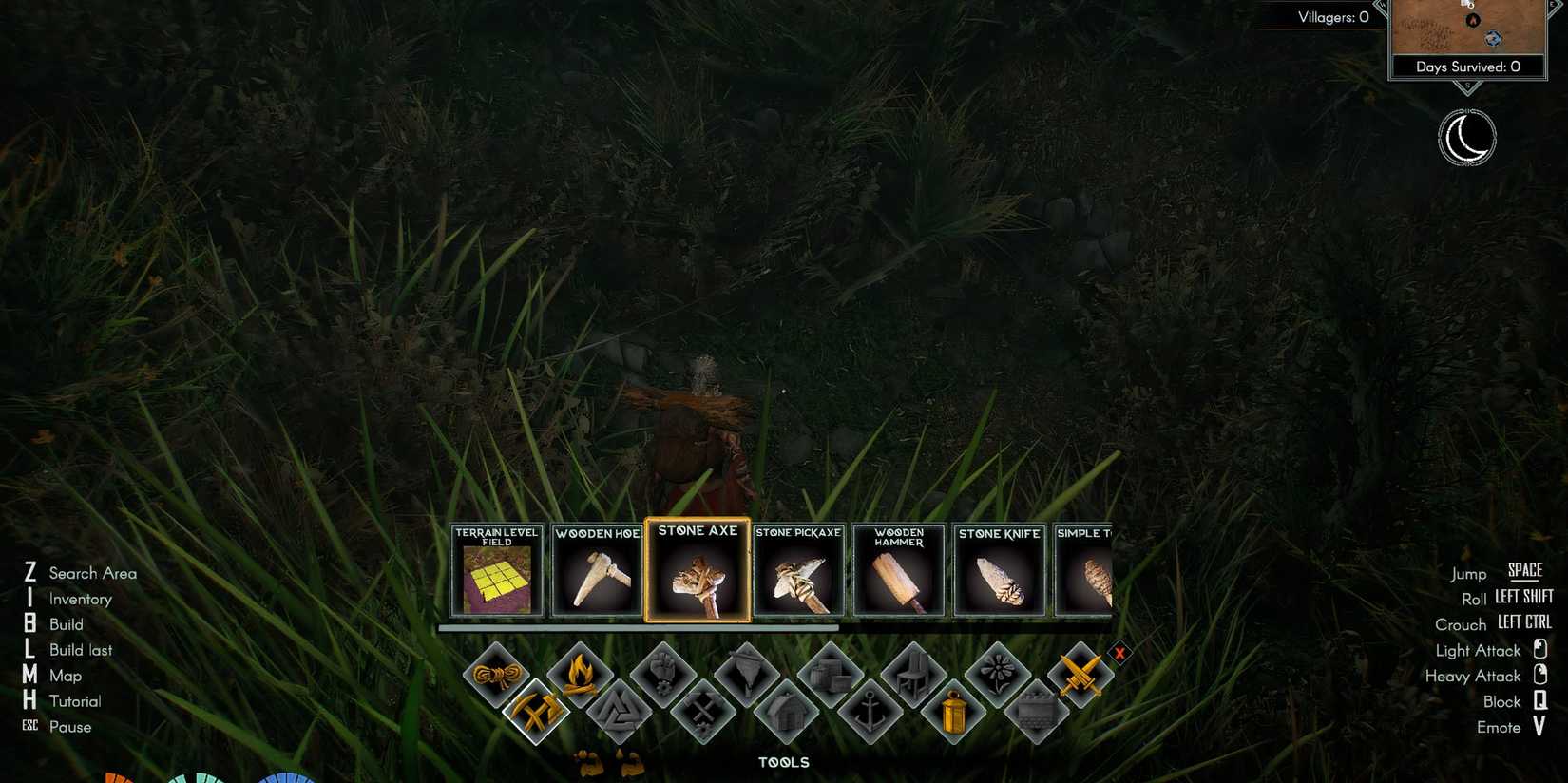
Task: Select the Stone Axe in the hotbar
Action: [697, 570]
